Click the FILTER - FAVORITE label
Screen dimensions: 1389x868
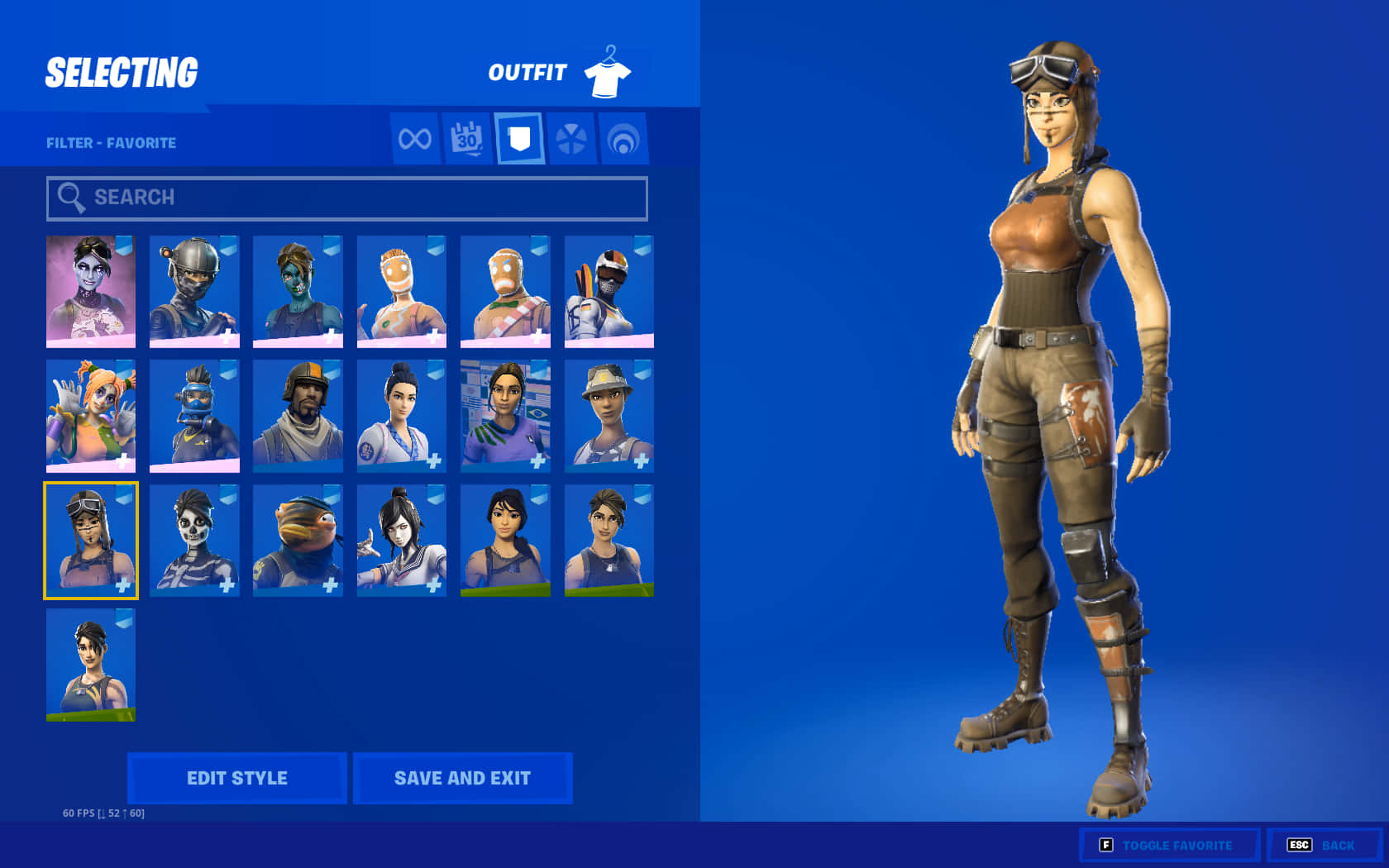coord(112,142)
